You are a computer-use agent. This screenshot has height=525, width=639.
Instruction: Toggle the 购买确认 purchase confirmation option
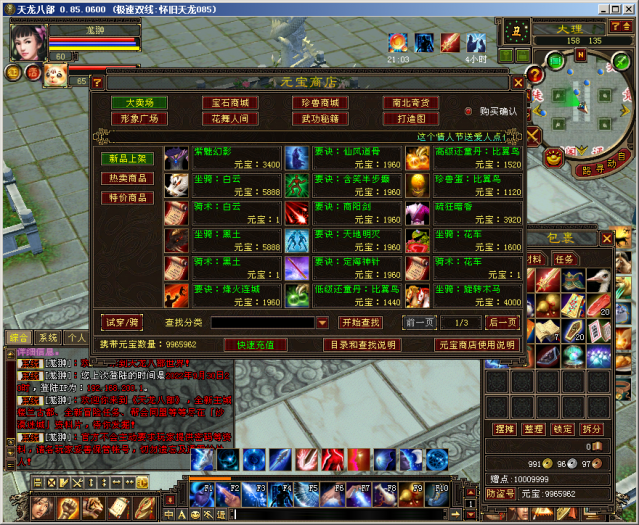pos(468,111)
